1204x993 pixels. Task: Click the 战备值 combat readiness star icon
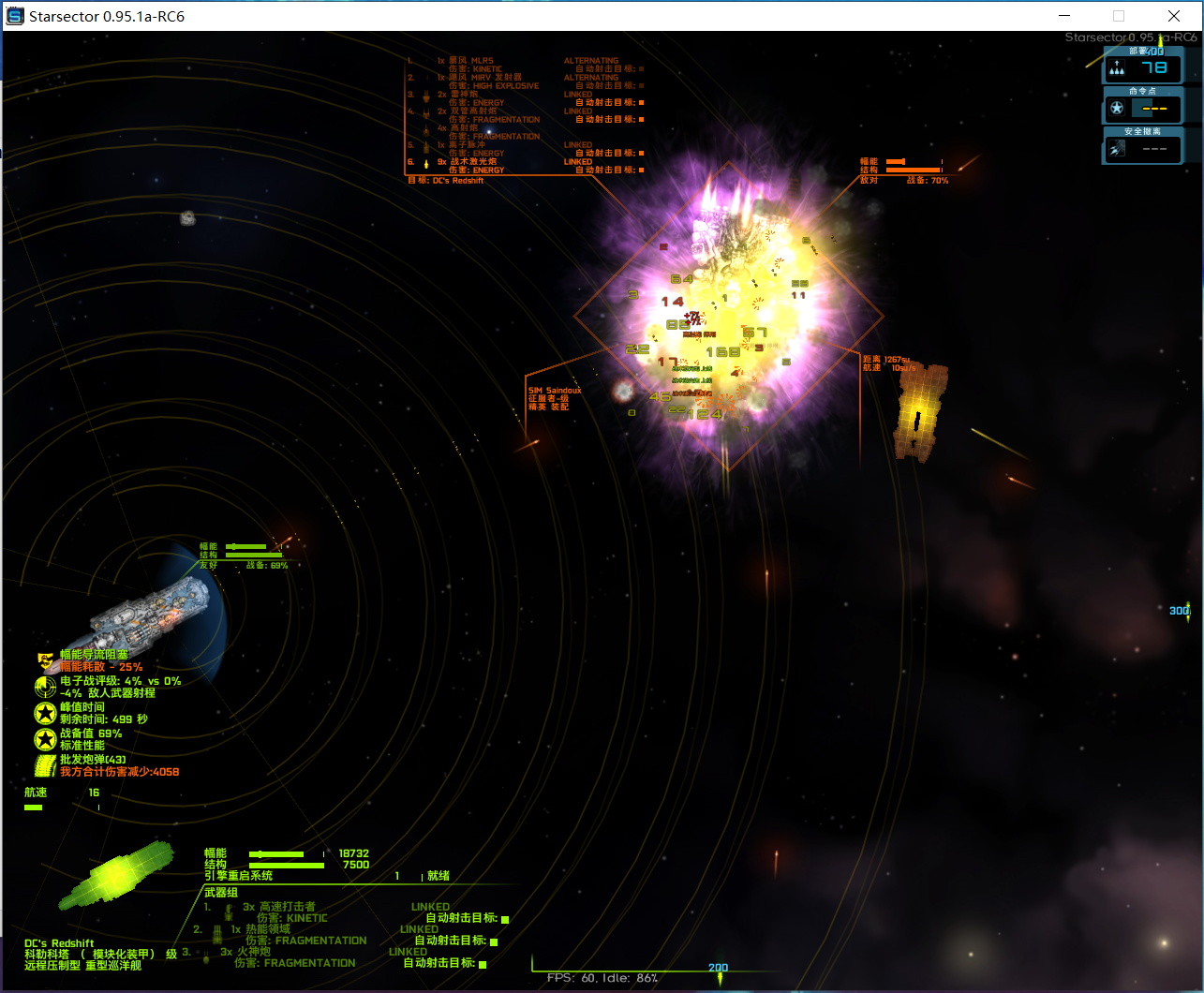tap(43, 737)
